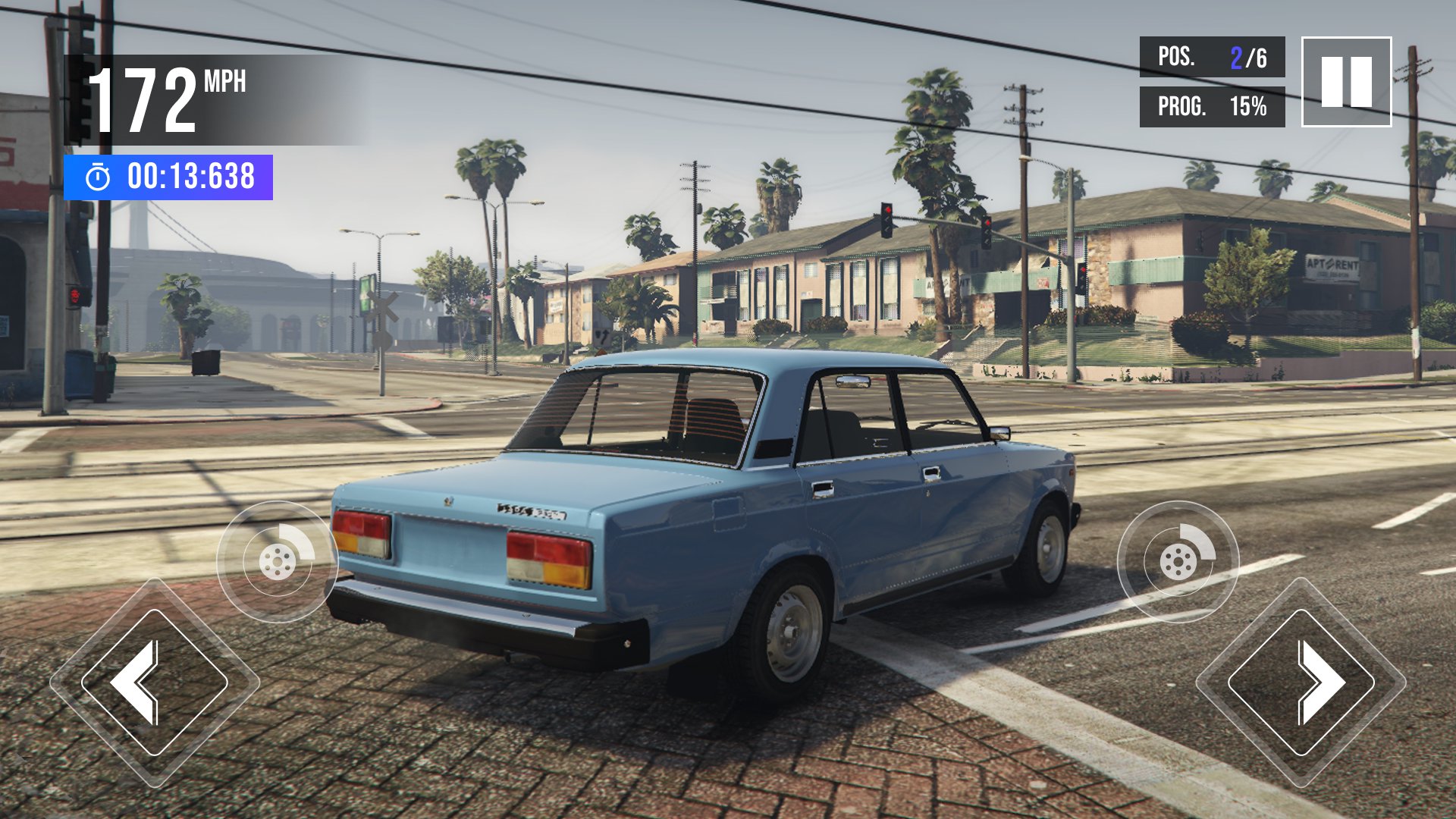Image resolution: width=1456 pixels, height=819 pixels.
Task: Steer left with the left arrow
Action: [154, 682]
